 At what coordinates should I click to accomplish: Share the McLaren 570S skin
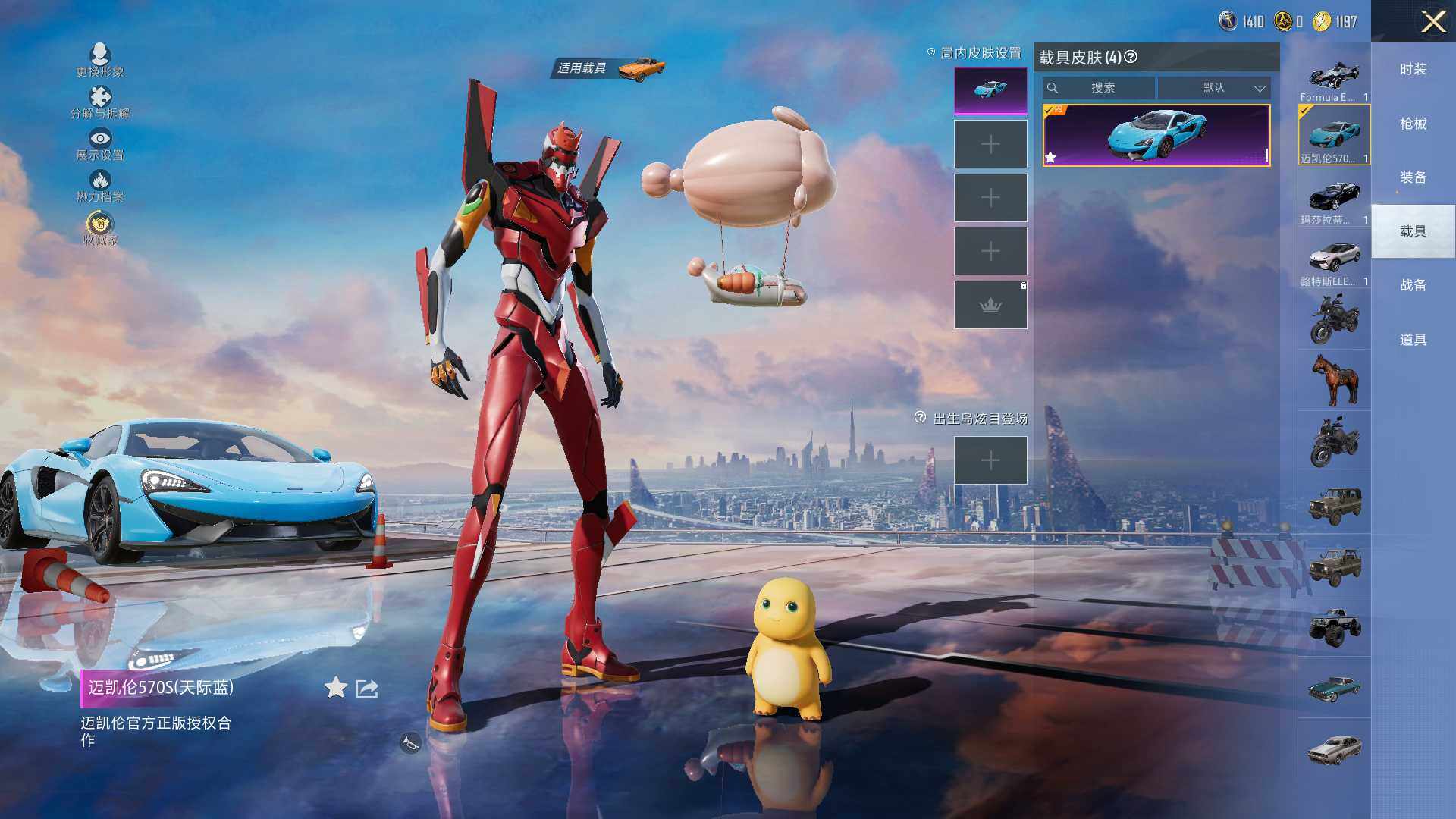pos(367,689)
